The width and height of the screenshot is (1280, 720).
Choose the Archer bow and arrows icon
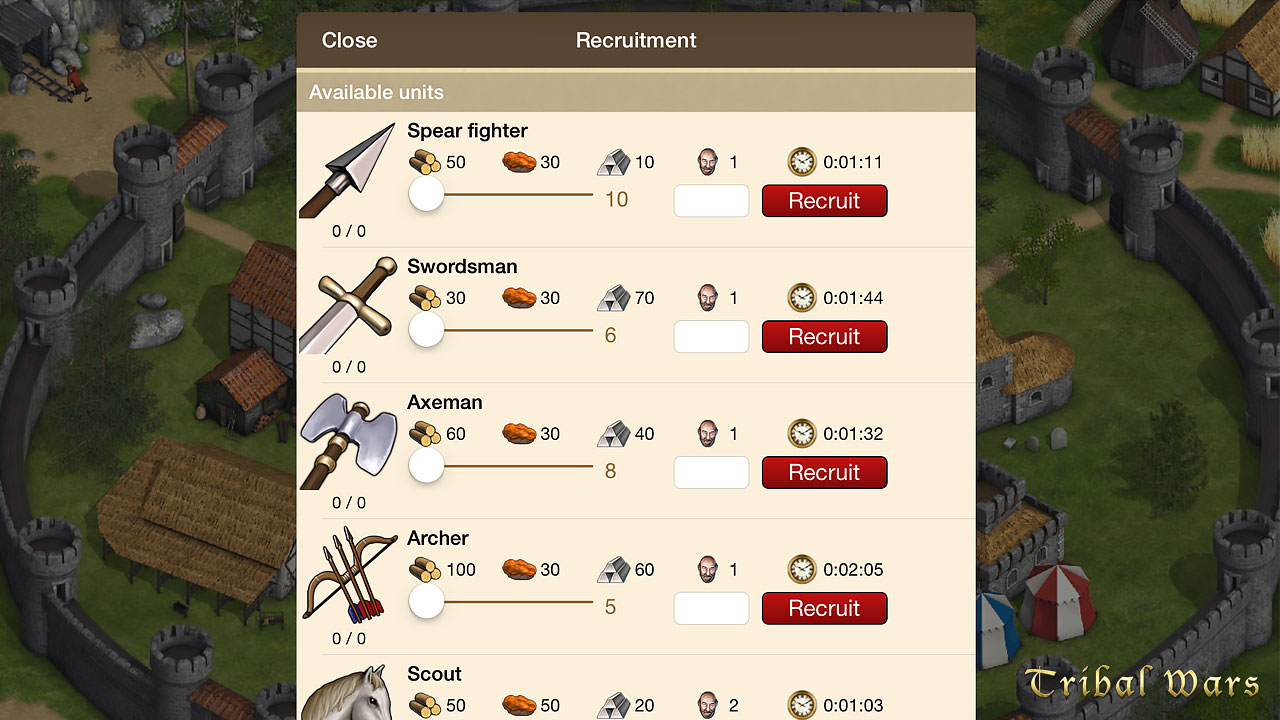347,577
